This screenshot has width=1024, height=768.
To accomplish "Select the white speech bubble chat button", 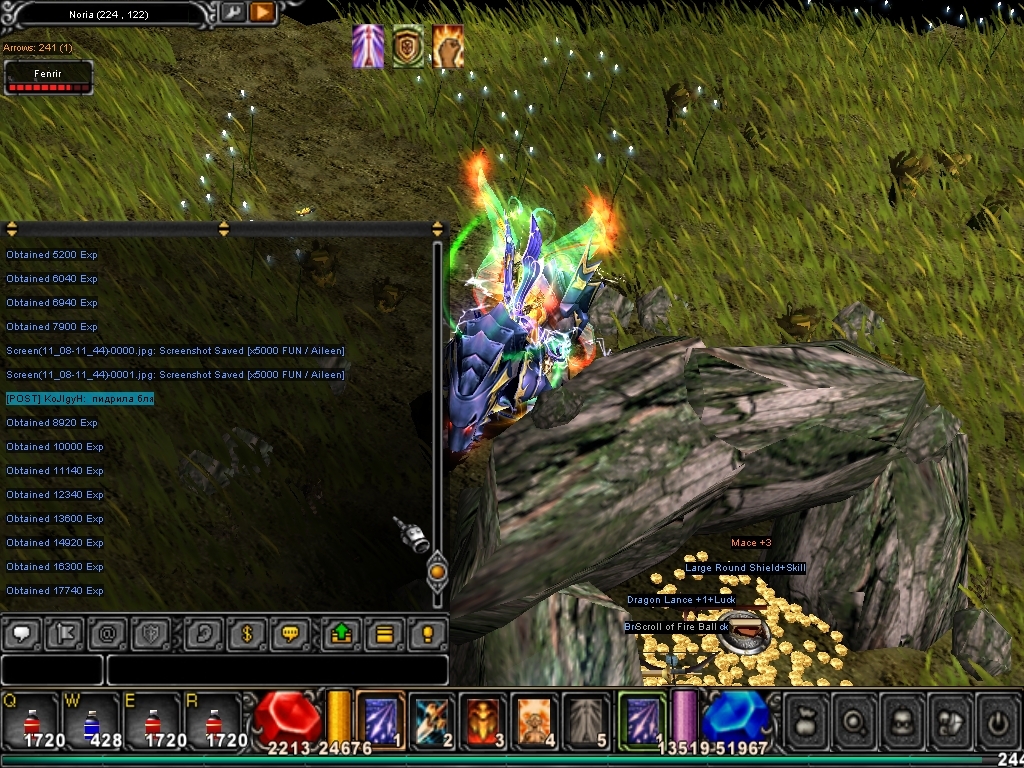I will [21, 633].
